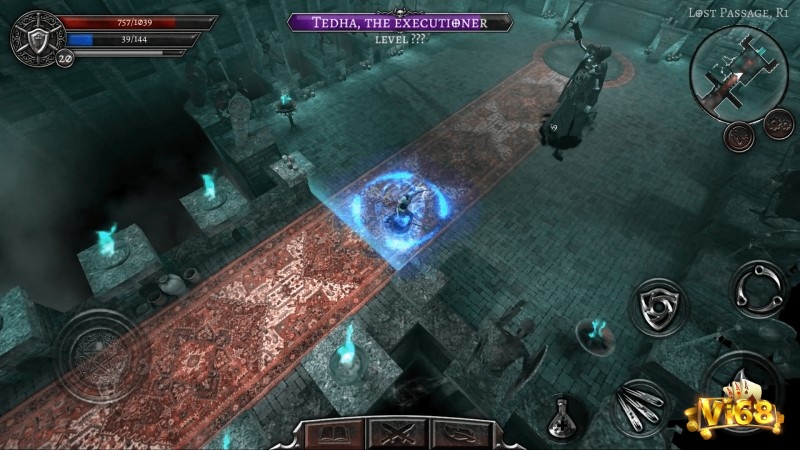Tap the round button left of the gears
The image size is (800, 450).
tap(741, 133)
